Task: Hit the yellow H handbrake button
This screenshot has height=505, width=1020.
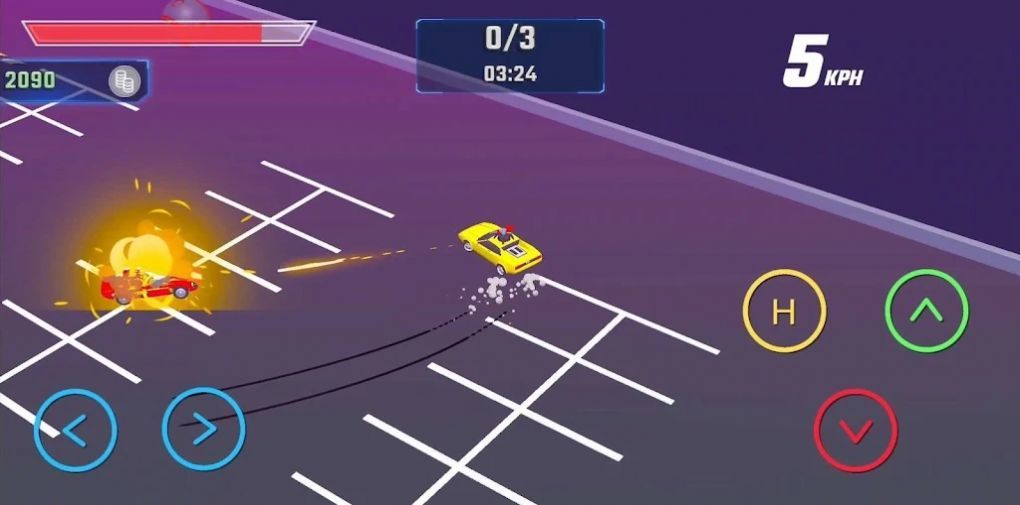Action: click(x=784, y=311)
